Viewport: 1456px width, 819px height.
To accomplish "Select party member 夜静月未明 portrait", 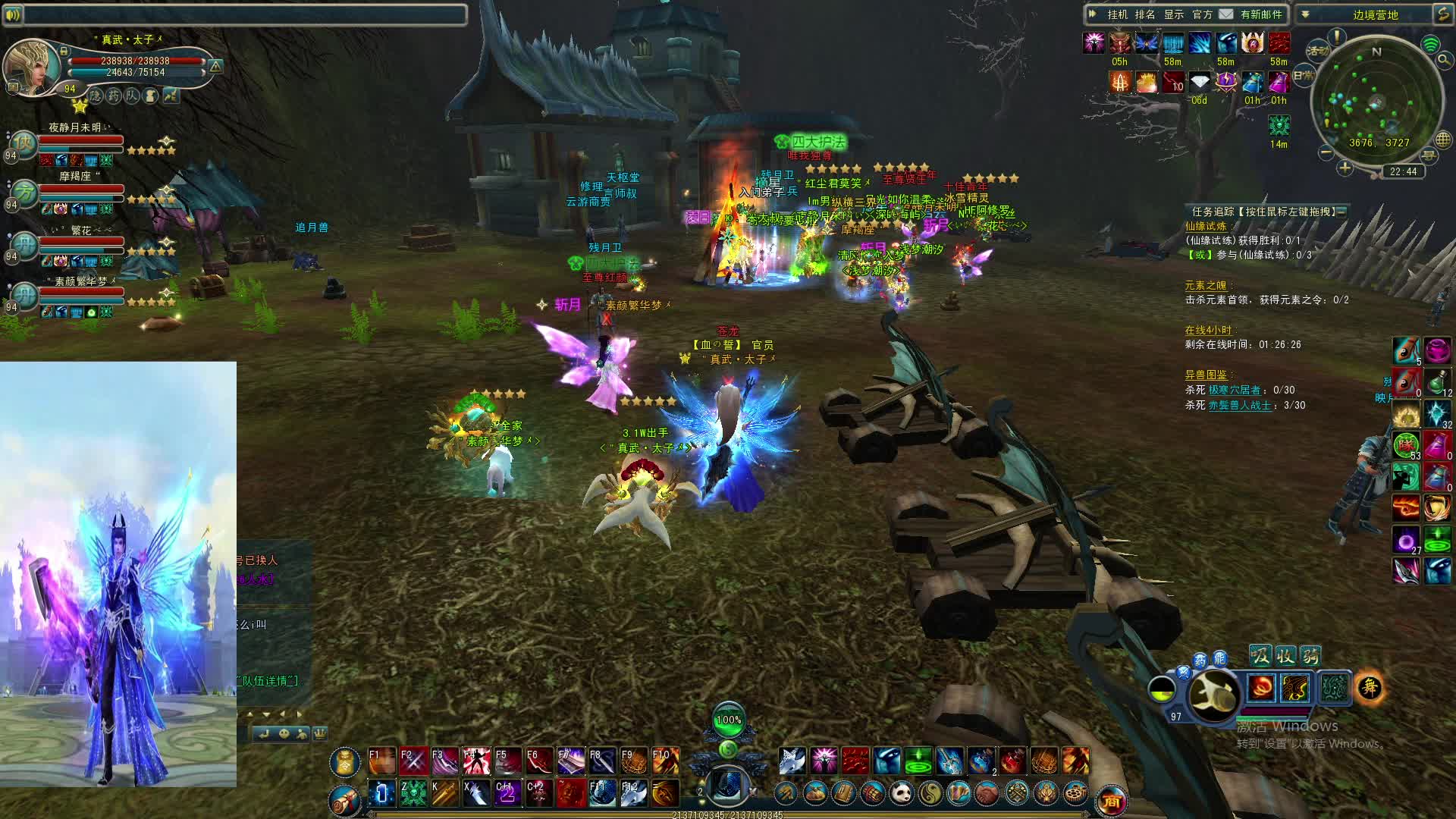I will click(x=24, y=143).
